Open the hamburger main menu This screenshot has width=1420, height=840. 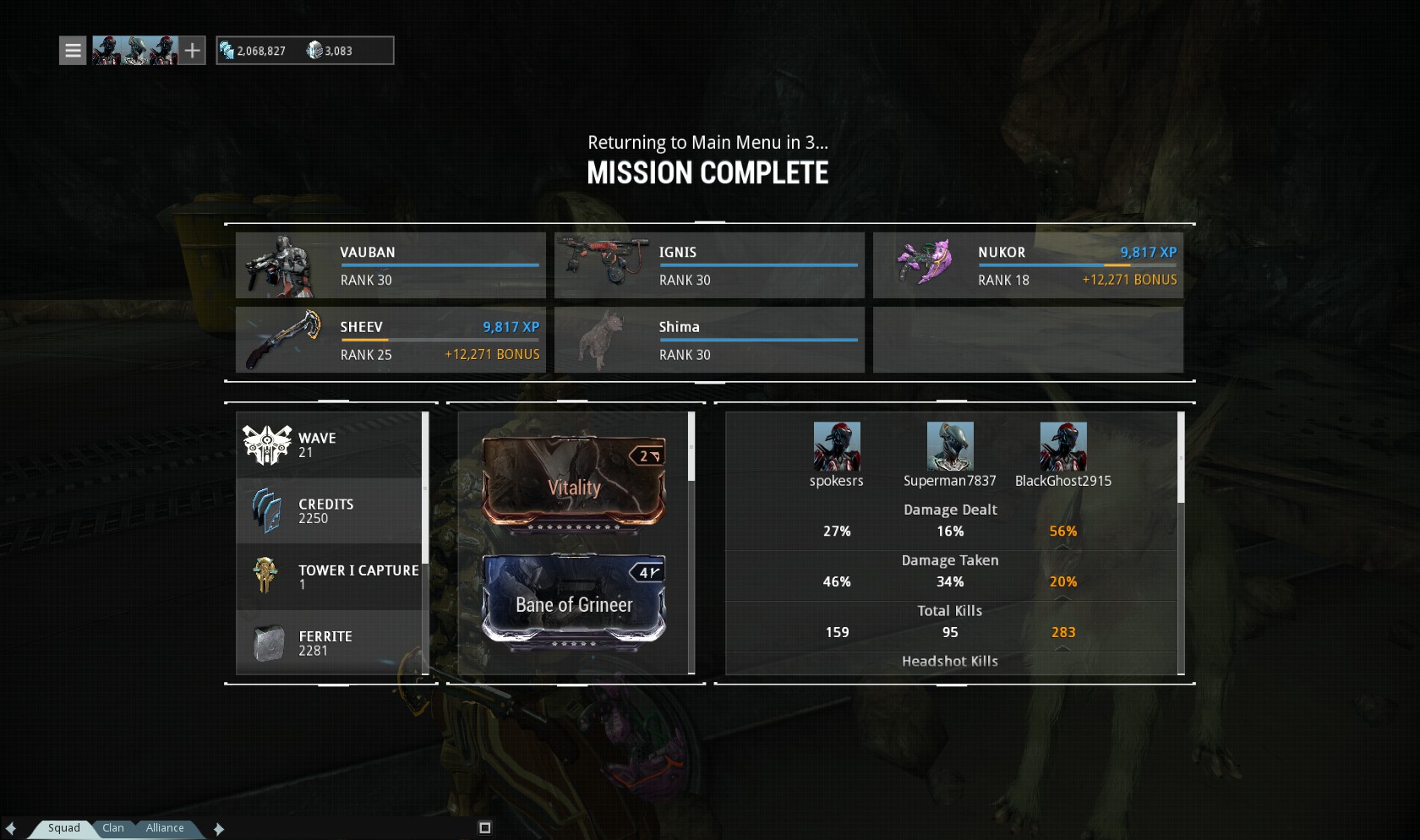[73, 51]
